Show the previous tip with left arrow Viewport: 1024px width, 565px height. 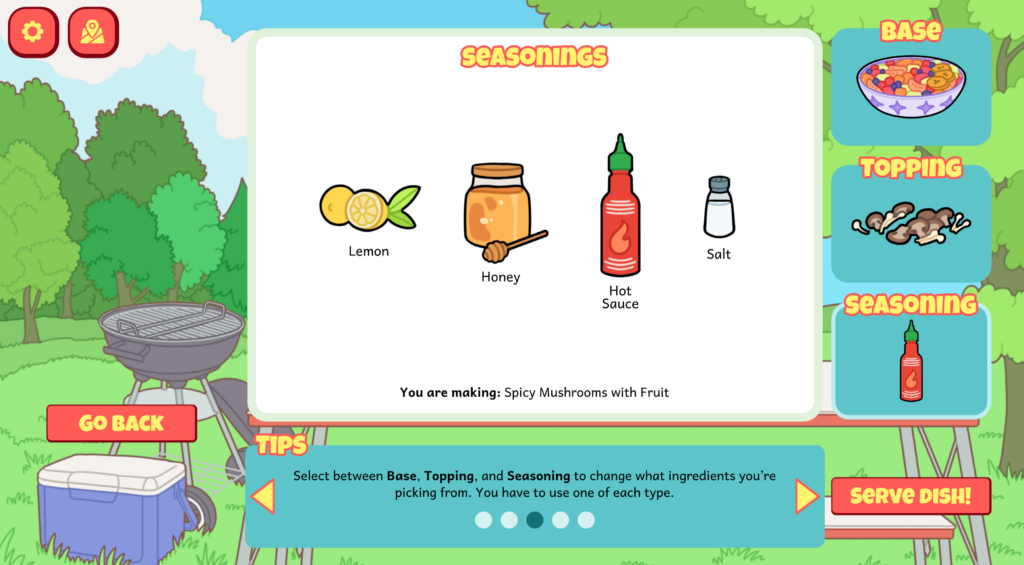click(x=263, y=496)
